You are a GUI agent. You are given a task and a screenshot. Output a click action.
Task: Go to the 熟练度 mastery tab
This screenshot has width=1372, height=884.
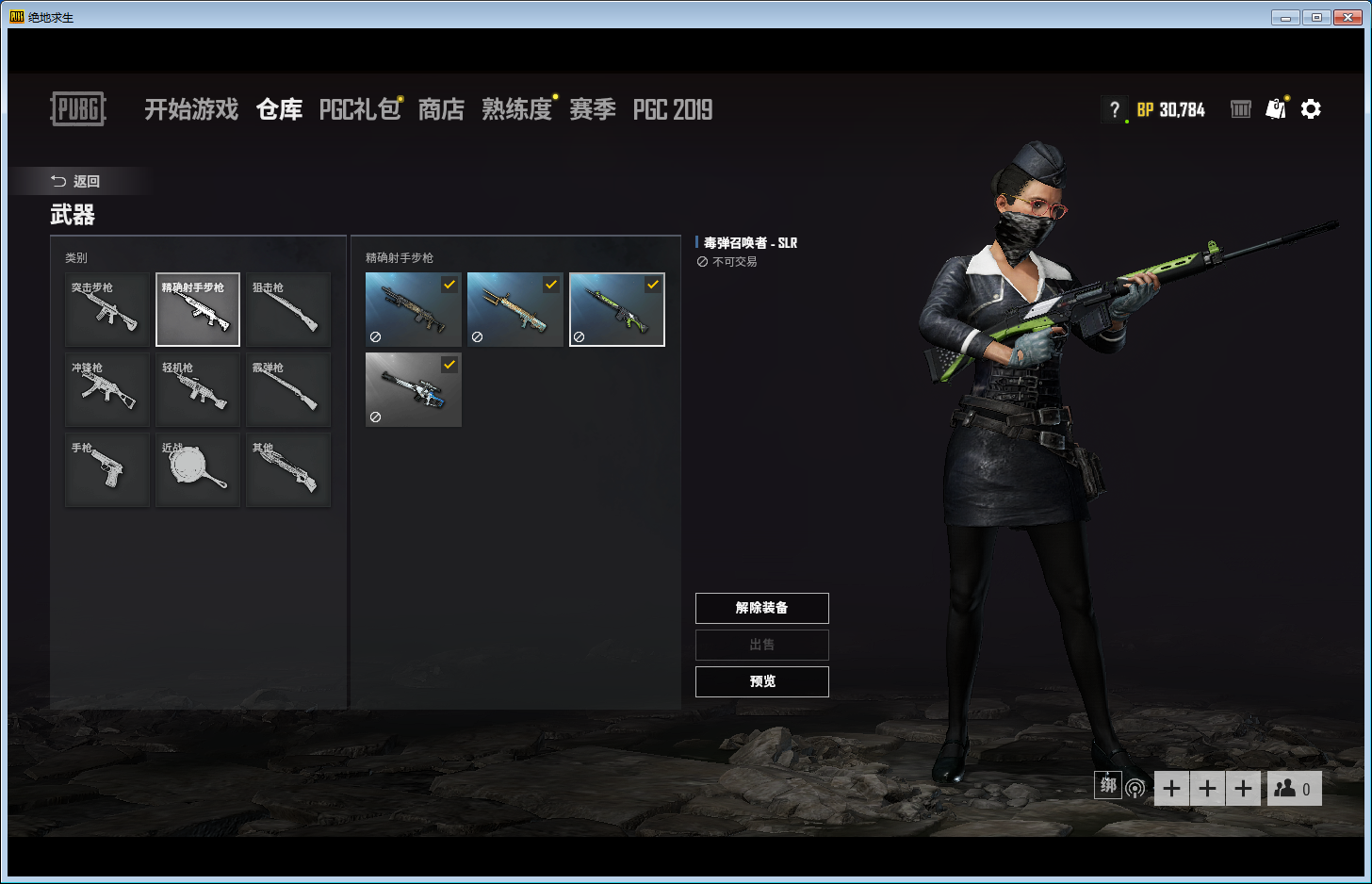coord(516,109)
